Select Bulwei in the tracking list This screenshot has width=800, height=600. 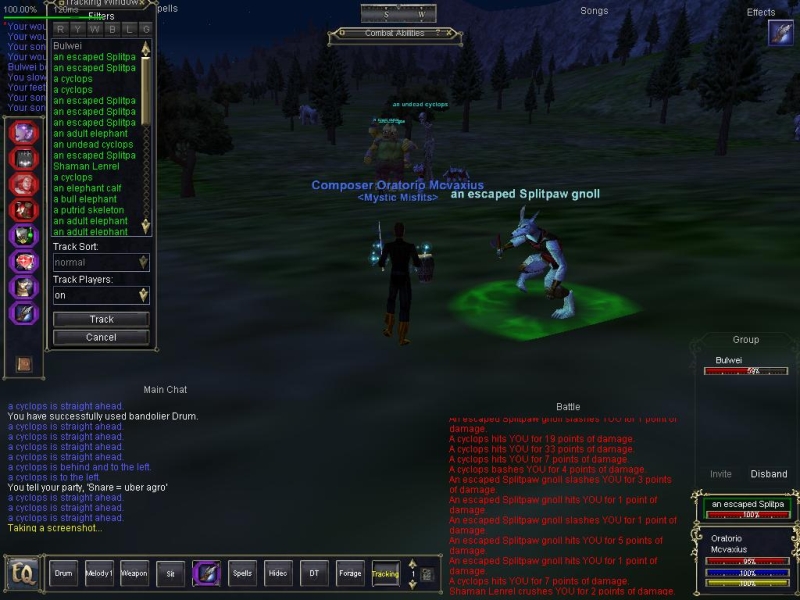(69, 46)
